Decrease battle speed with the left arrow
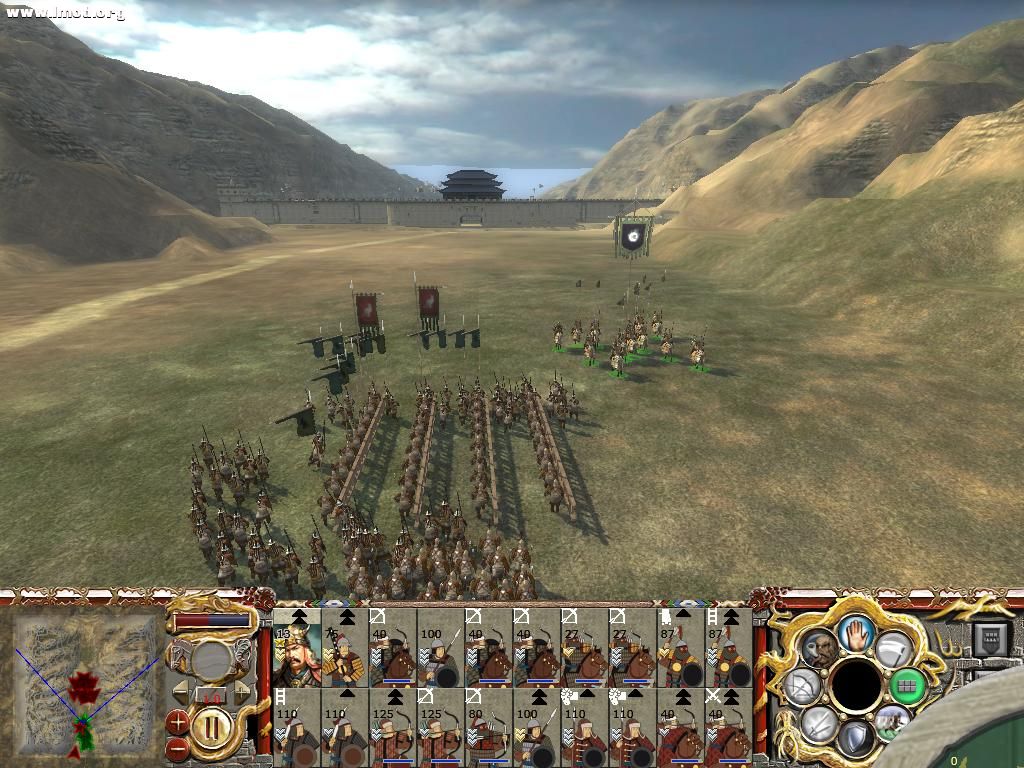This screenshot has height=768, width=1024. [x=180, y=692]
